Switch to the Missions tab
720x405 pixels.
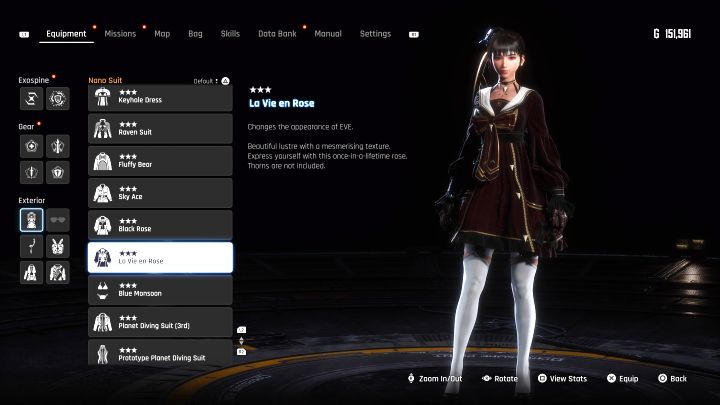point(120,34)
